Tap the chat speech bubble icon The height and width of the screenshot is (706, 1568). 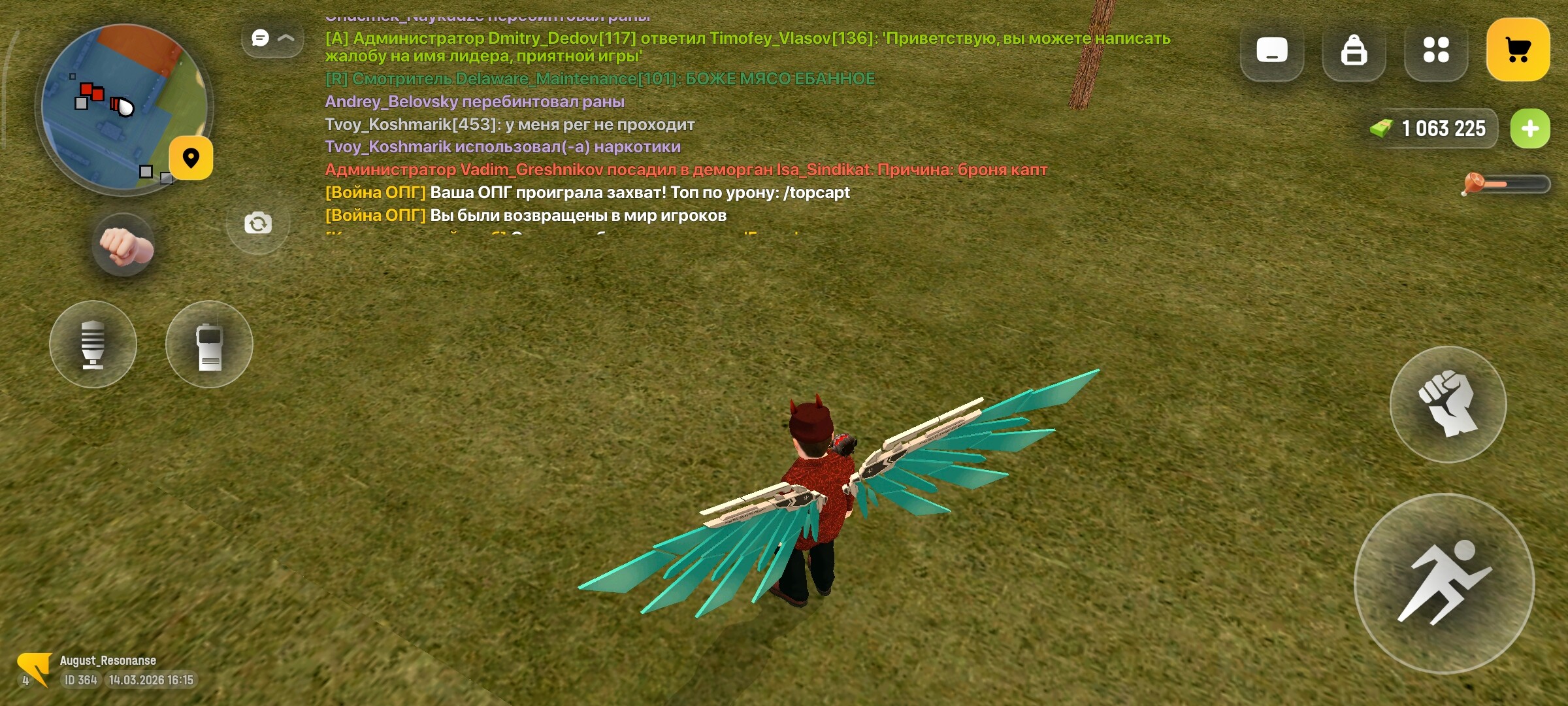click(261, 38)
